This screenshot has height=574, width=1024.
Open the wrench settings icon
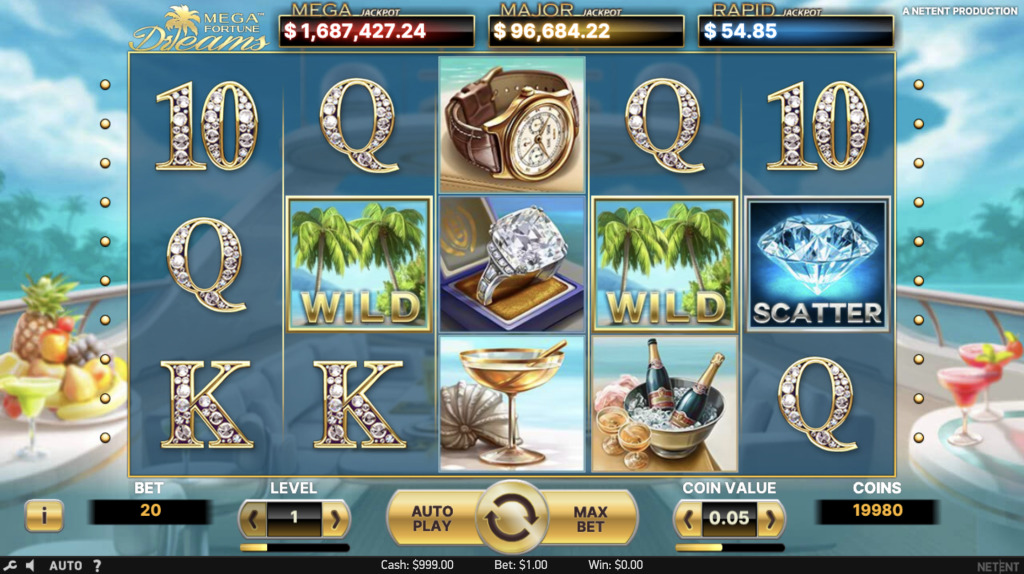(x=10, y=566)
